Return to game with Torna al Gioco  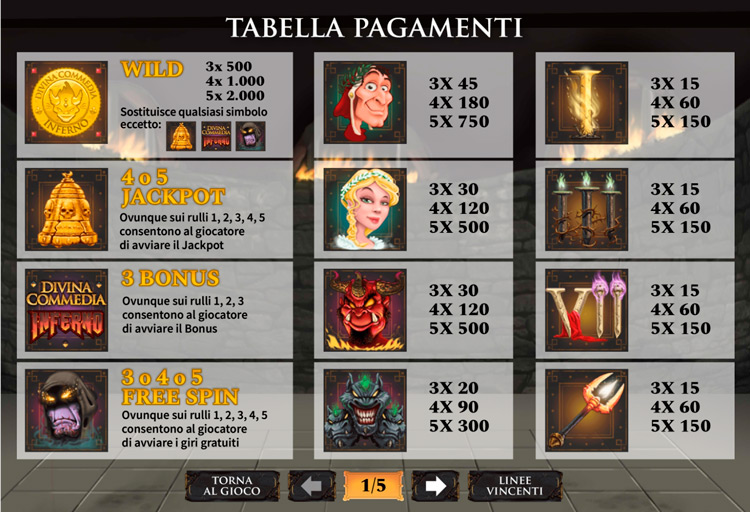click(x=233, y=485)
